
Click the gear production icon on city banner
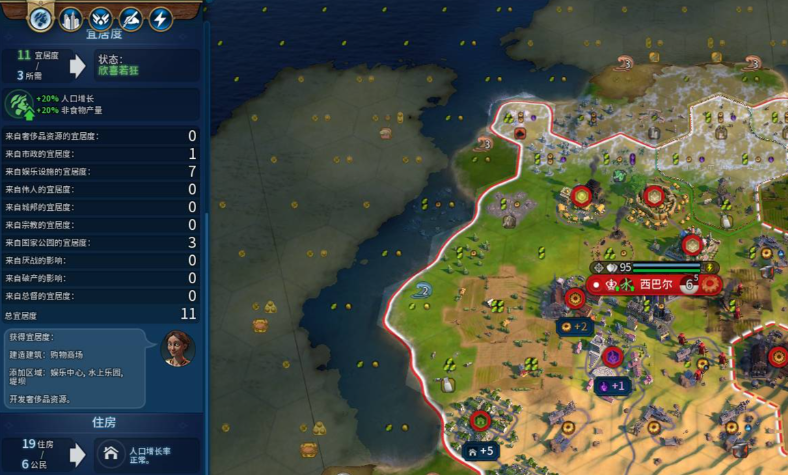pyautogui.click(x=711, y=285)
